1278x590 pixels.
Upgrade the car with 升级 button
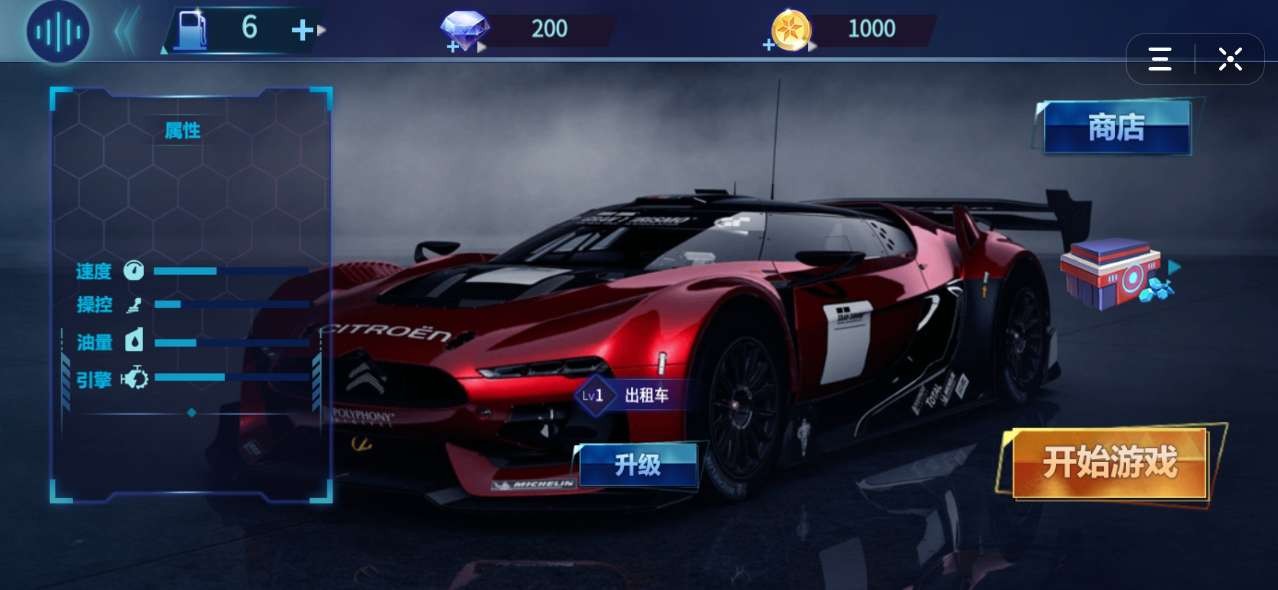[638, 465]
